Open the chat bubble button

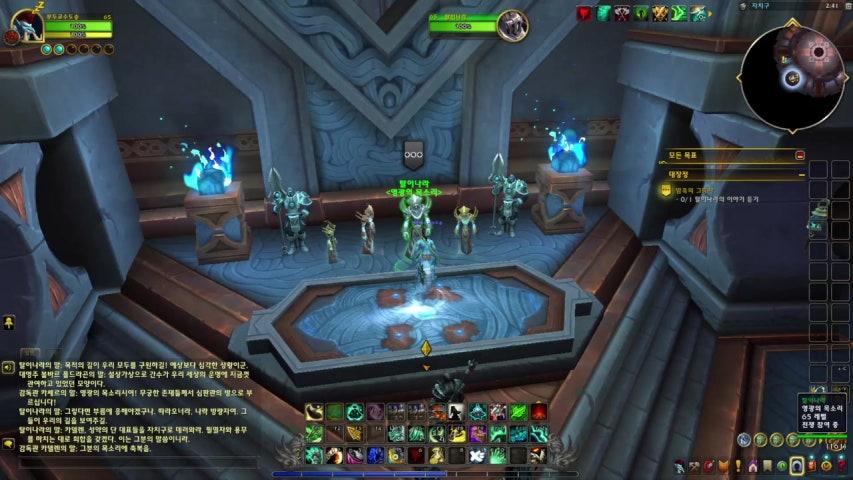[x=9, y=444]
